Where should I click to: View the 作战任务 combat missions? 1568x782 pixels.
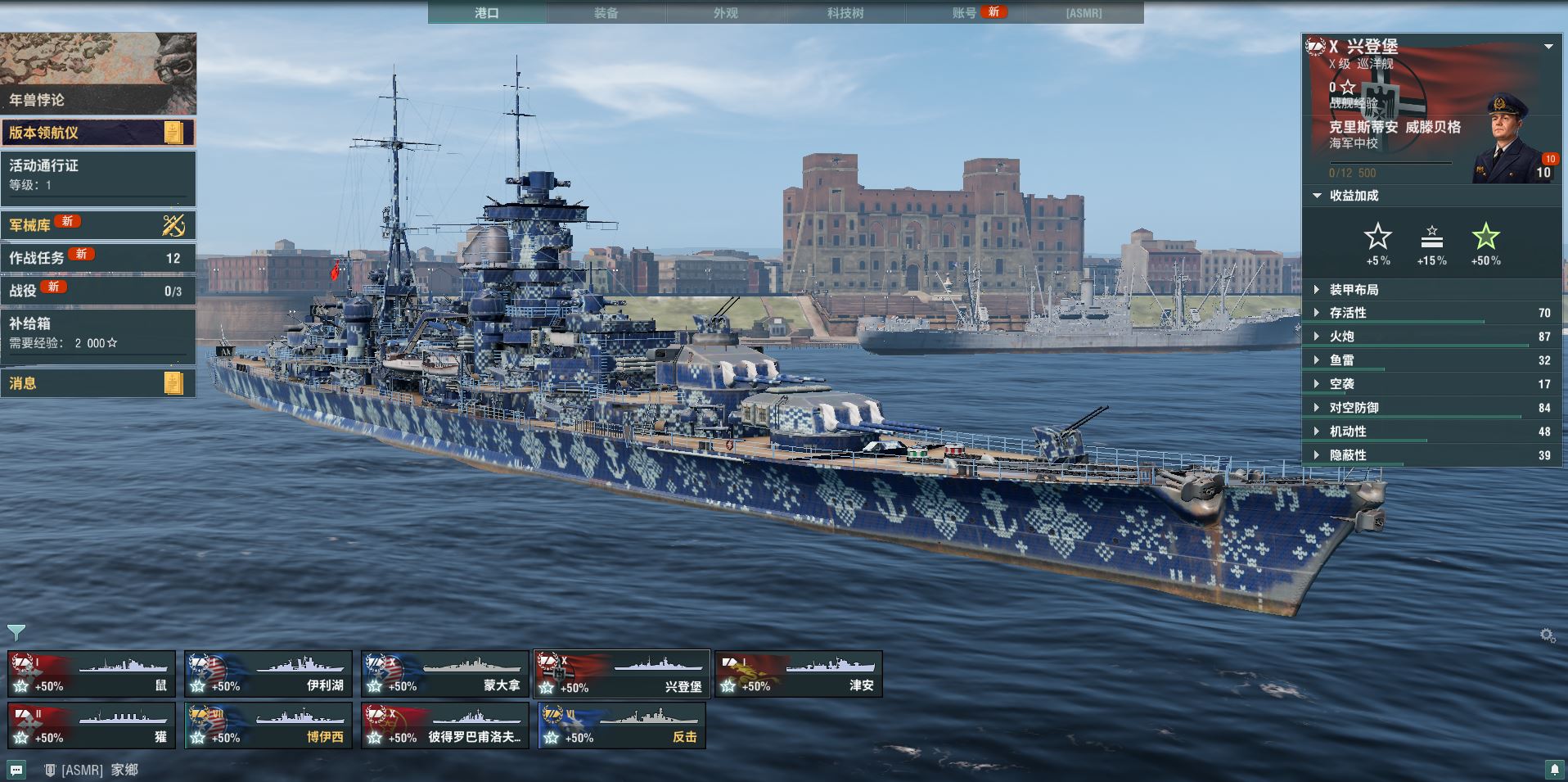pos(98,257)
